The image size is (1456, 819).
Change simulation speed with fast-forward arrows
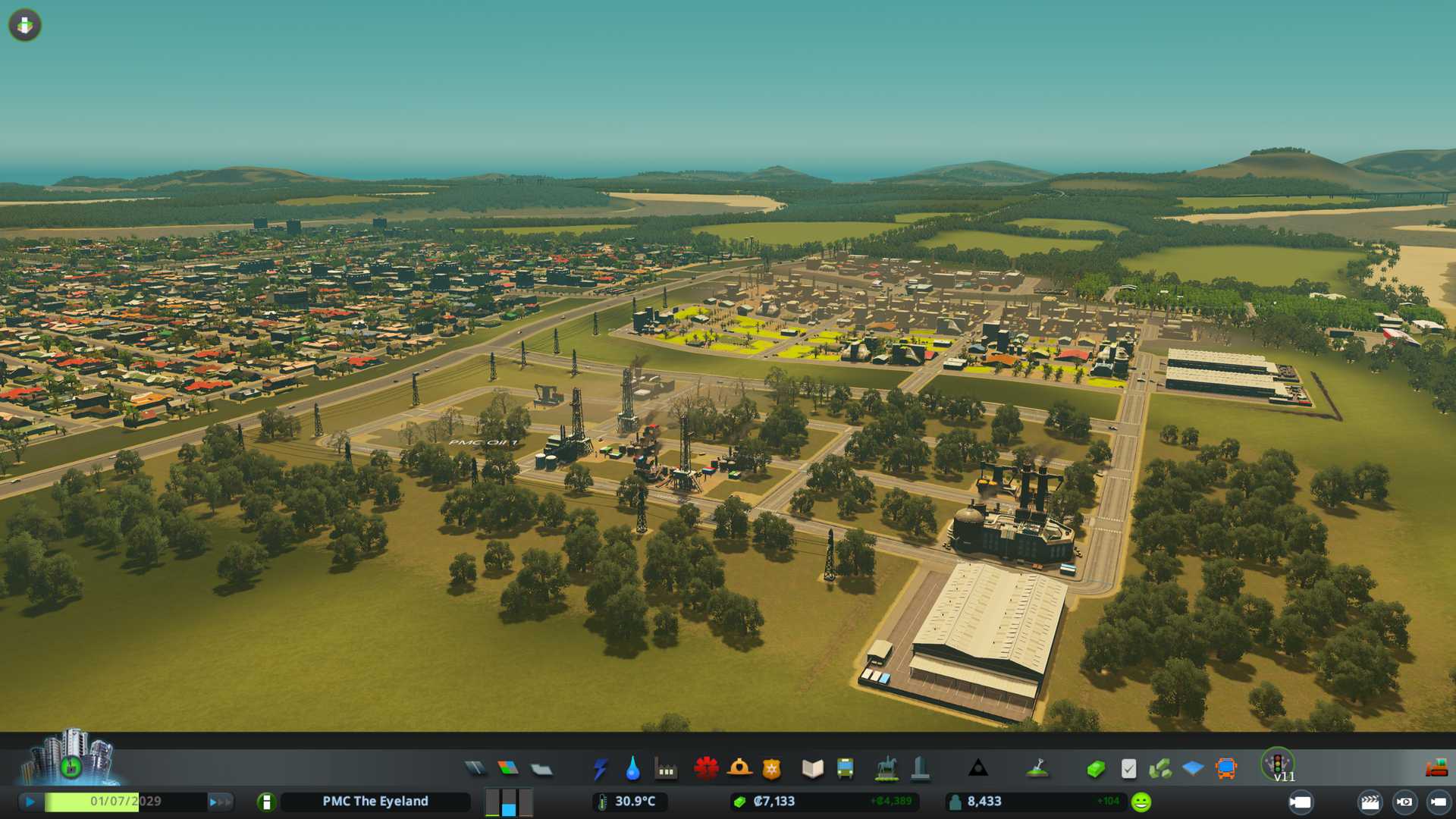[x=220, y=802]
